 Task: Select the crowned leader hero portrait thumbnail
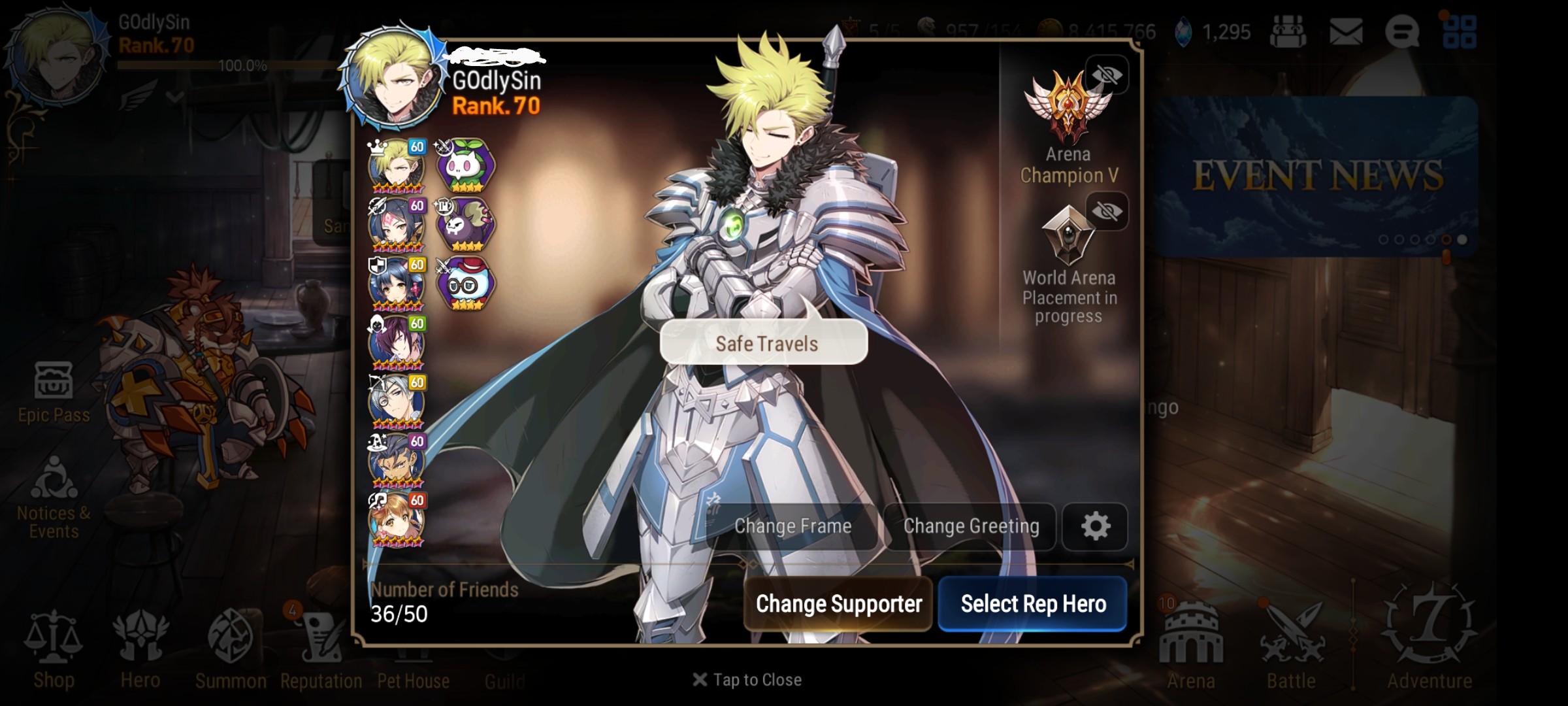point(397,165)
